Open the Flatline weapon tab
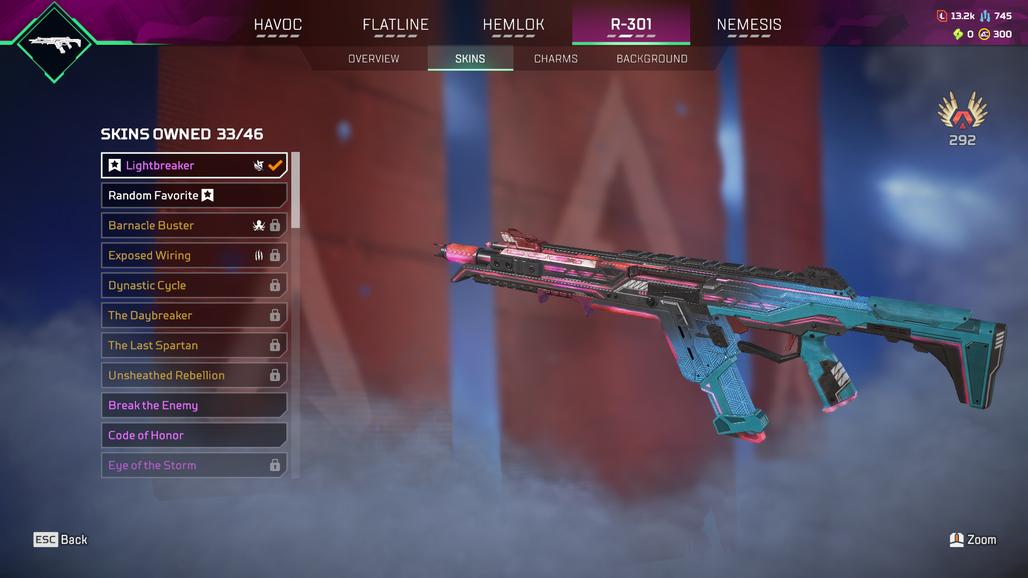Screen dimensions: 1028x578 coord(395,24)
